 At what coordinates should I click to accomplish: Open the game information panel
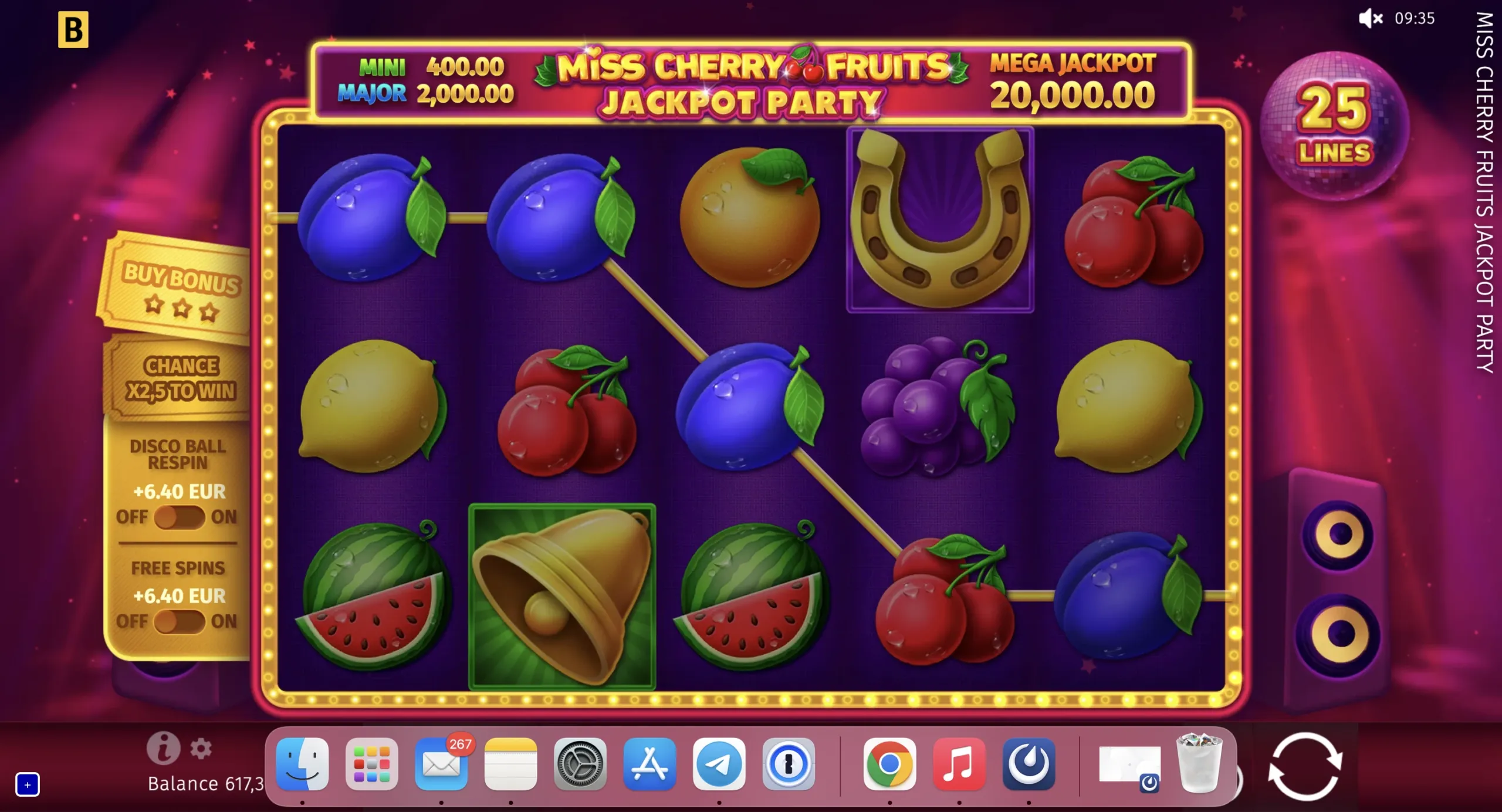165,747
